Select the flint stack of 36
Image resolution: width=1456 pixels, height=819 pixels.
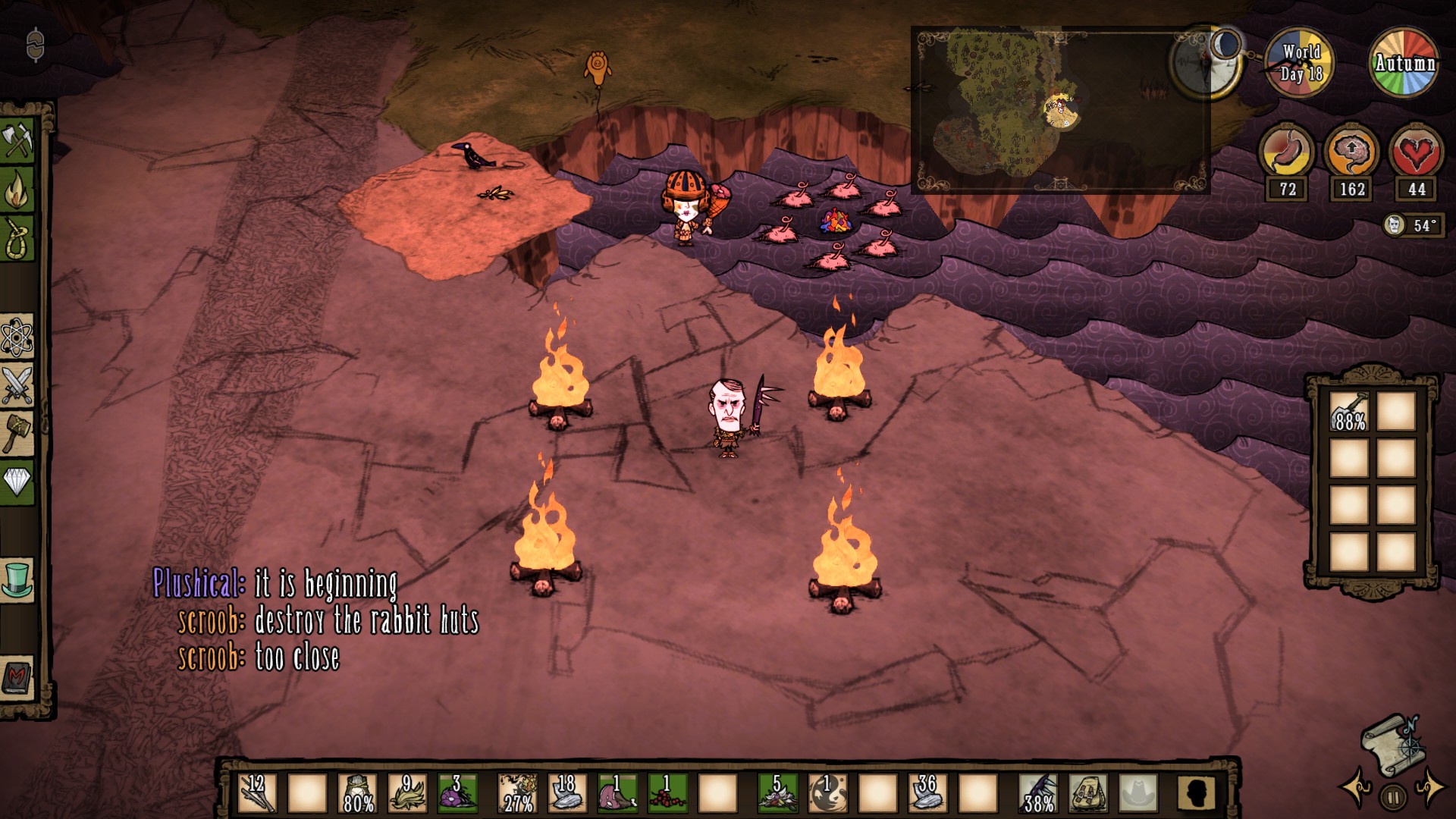click(927, 793)
